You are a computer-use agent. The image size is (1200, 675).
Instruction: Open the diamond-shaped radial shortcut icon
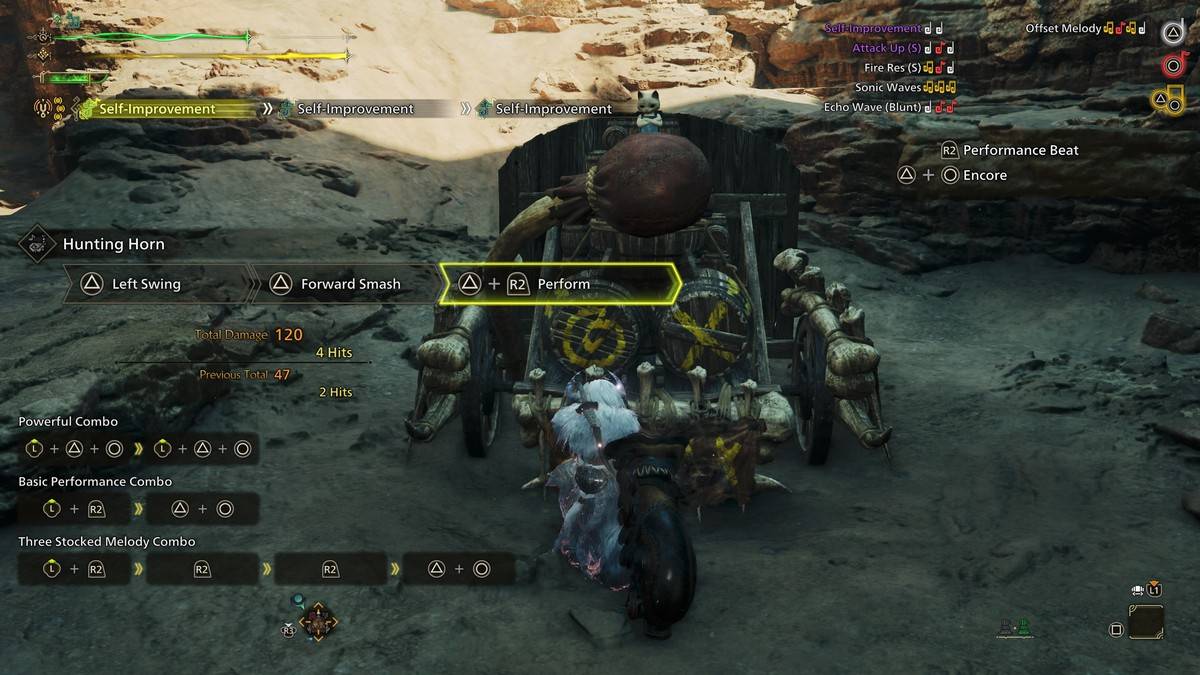318,622
